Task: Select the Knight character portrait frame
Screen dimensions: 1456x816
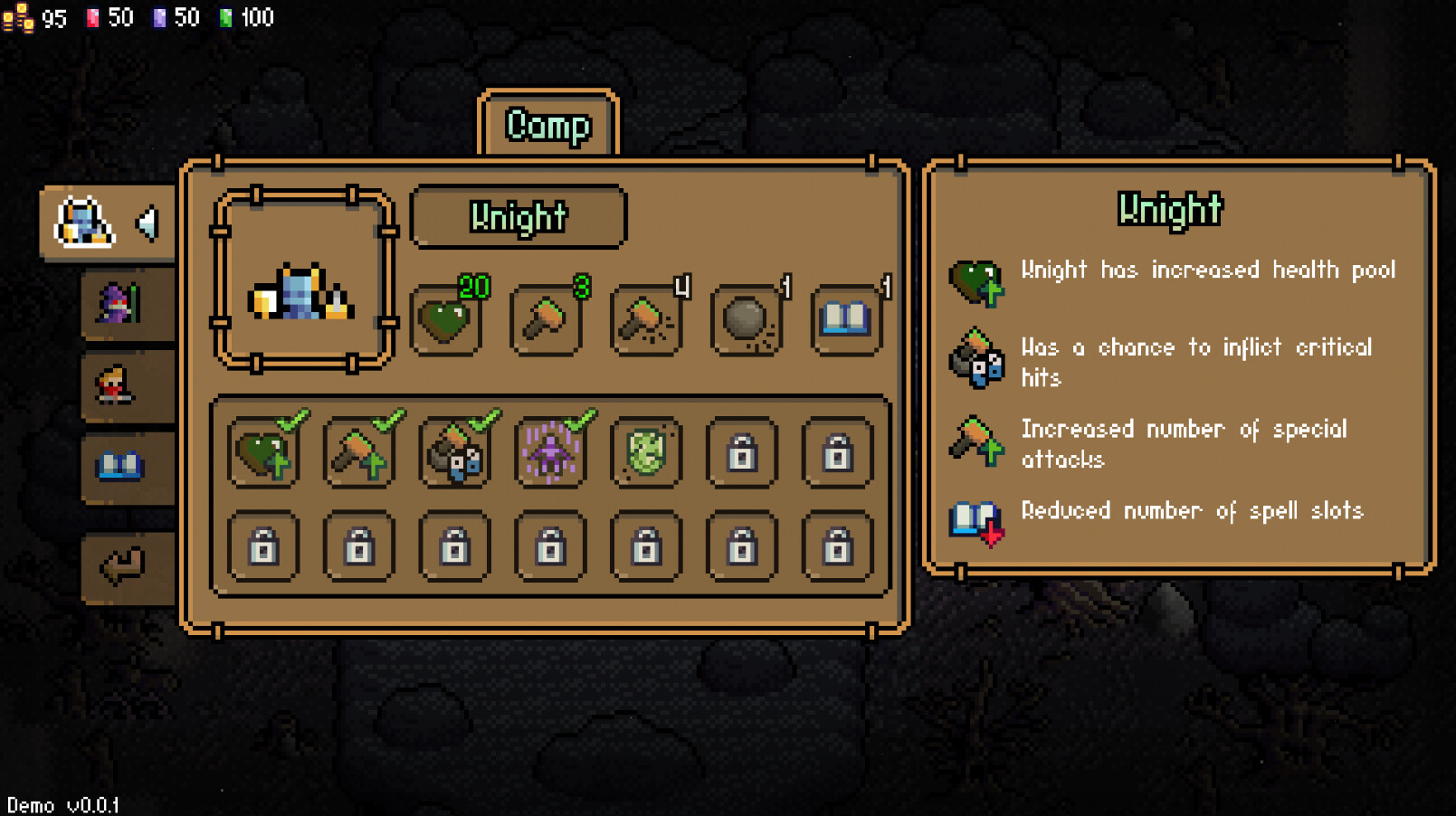Action: pyautogui.click(x=303, y=280)
